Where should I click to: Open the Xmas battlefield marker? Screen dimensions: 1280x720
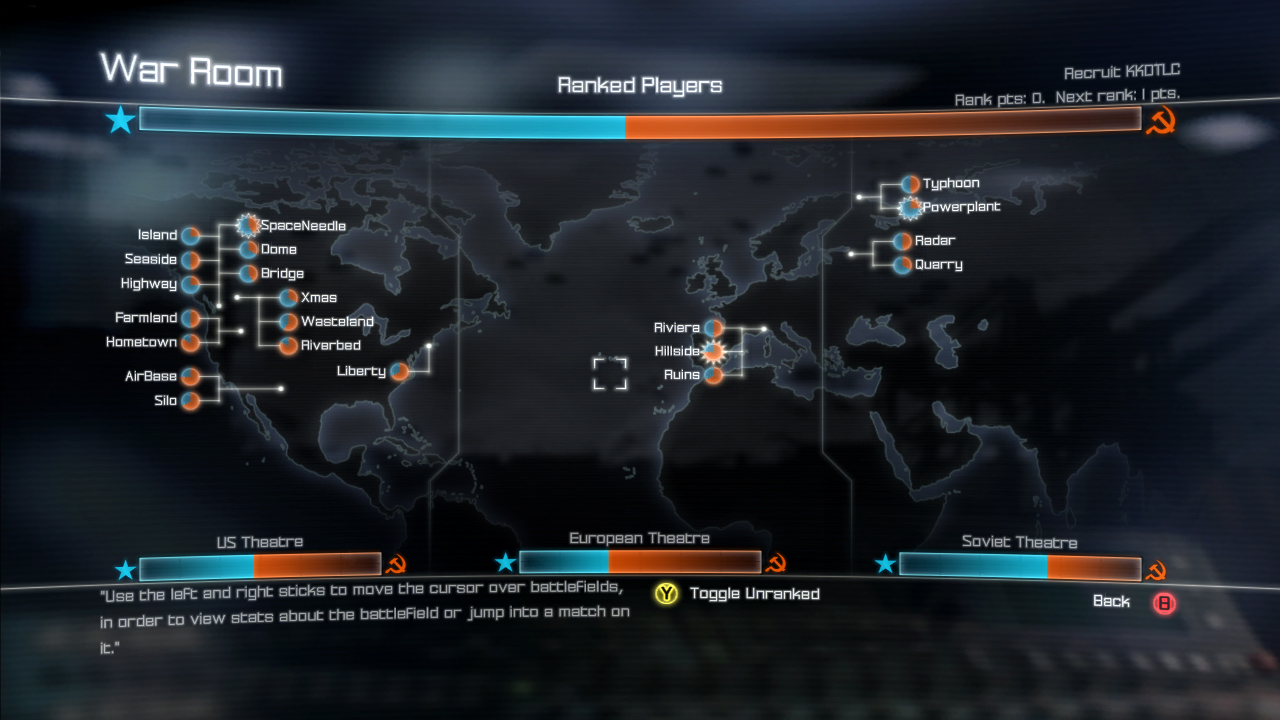point(288,298)
